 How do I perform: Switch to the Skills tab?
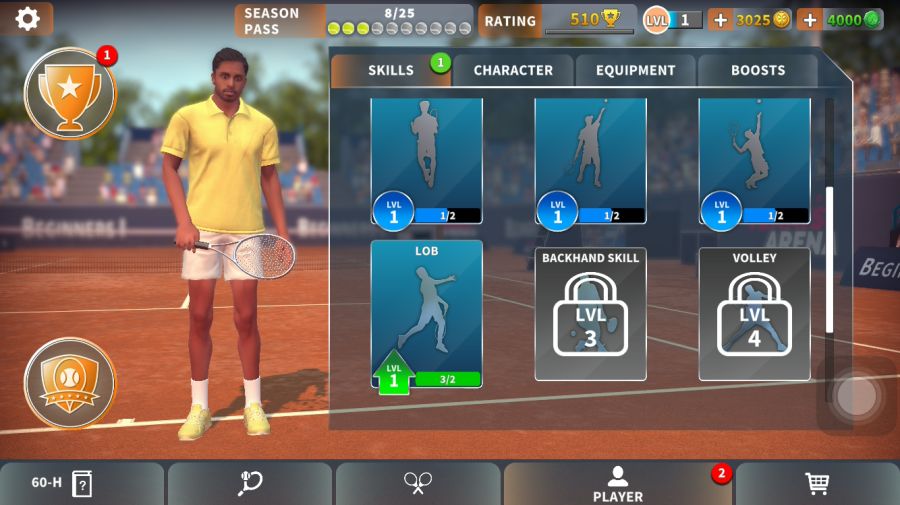tap(391, 70)
